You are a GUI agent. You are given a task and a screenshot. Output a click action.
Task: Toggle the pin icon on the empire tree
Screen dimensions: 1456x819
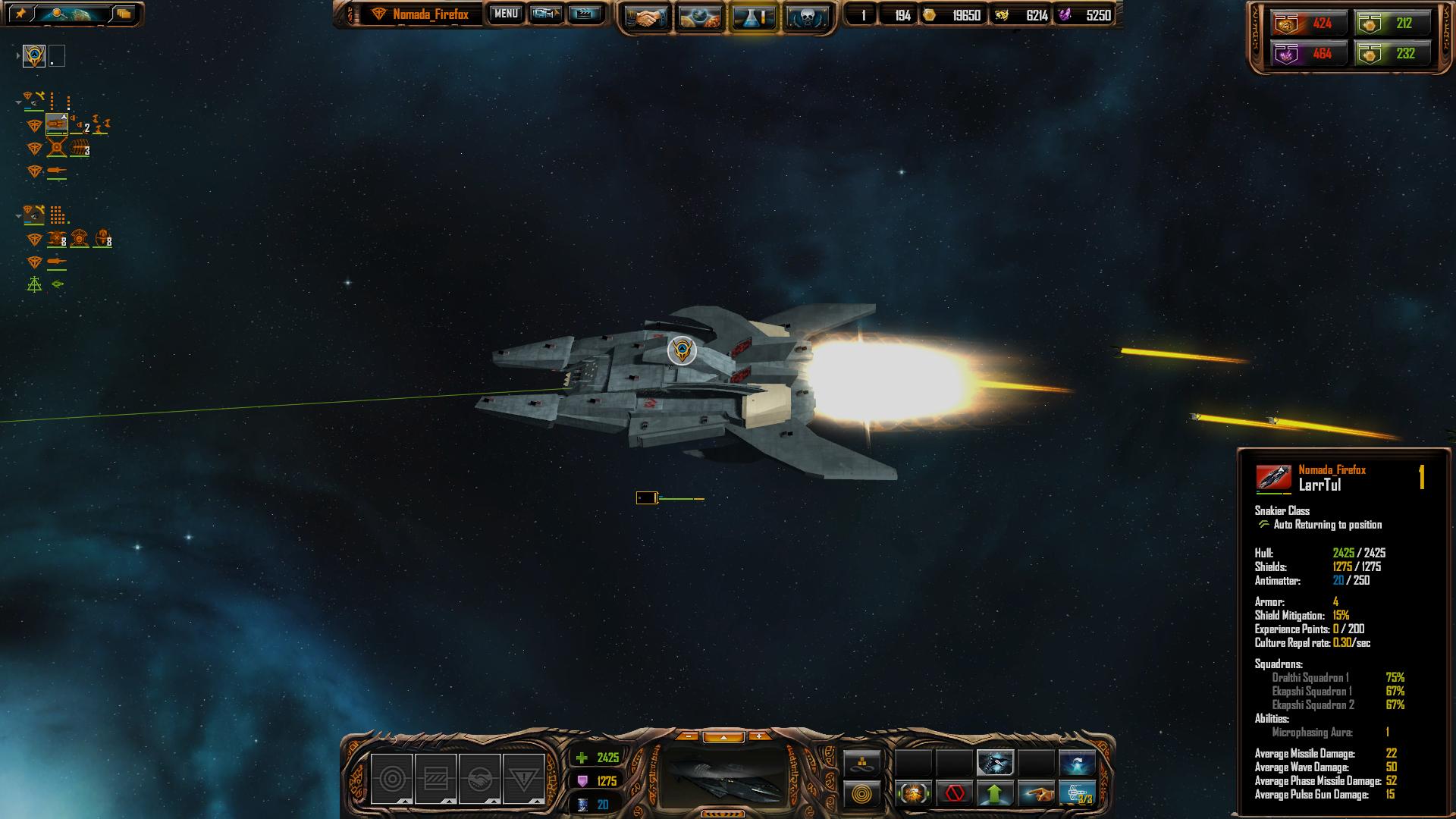pos(20,14)
